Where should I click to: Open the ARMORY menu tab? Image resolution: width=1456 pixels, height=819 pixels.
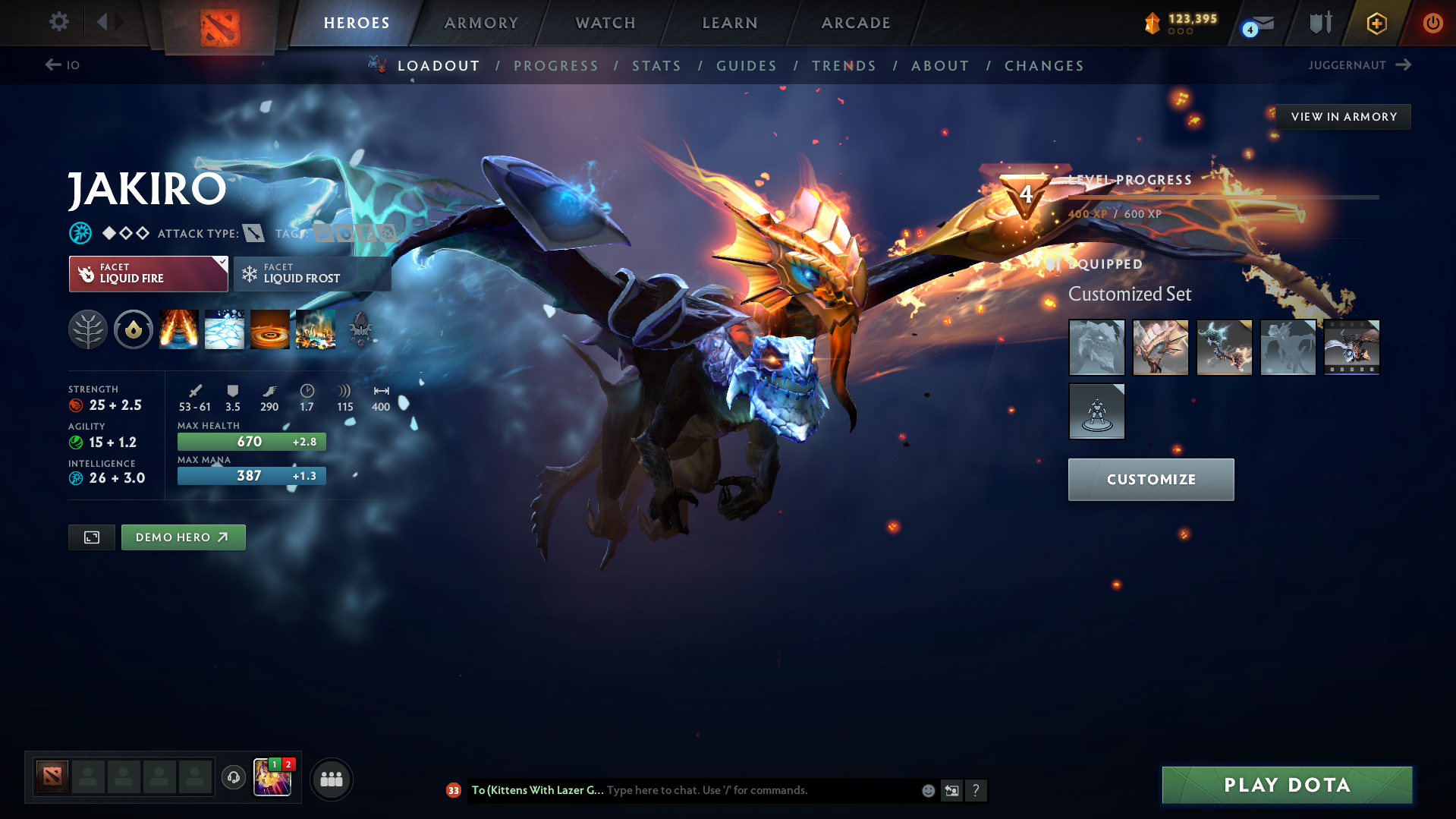481,23
